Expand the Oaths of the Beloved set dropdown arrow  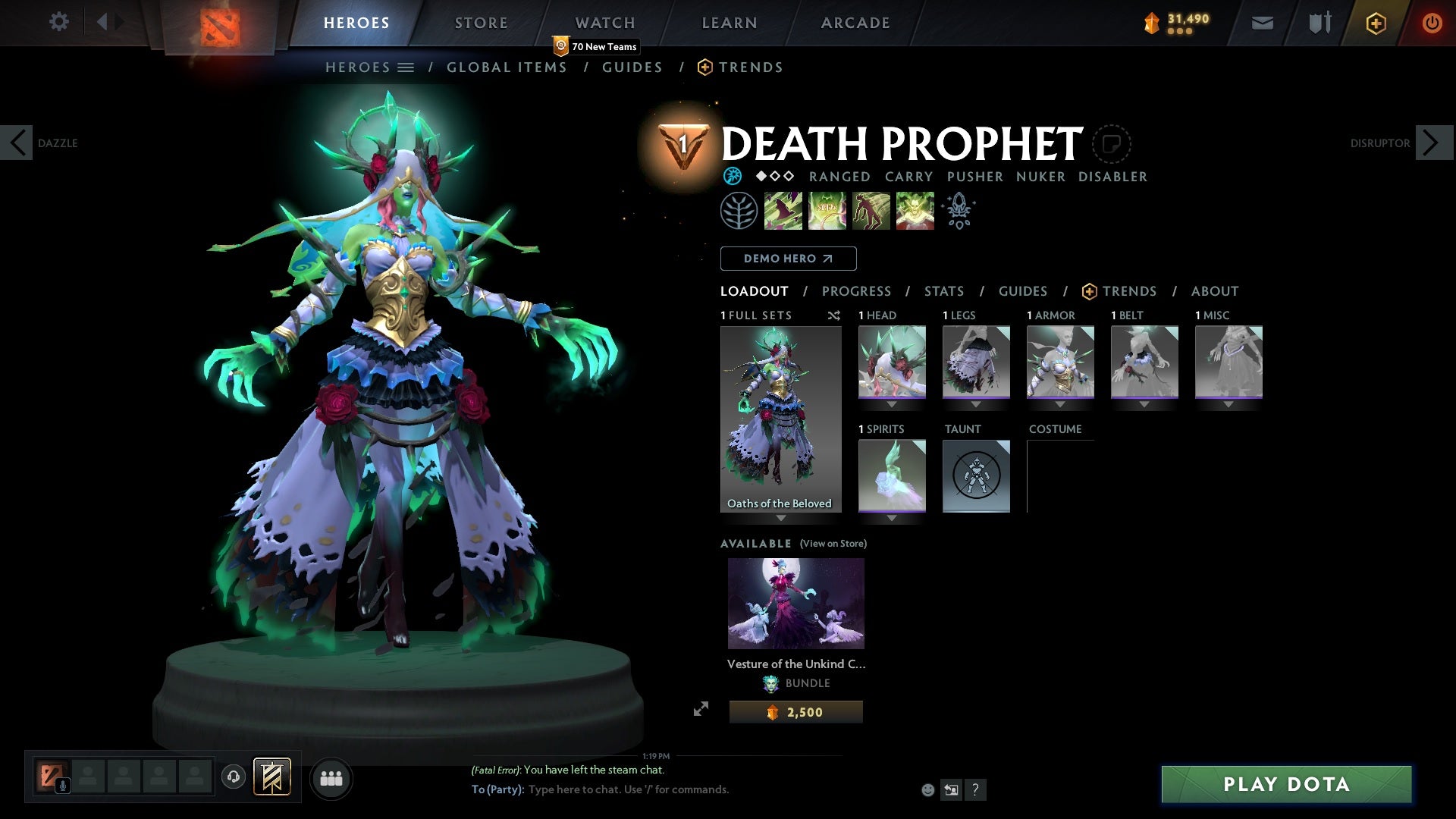(x=780, y=519)
